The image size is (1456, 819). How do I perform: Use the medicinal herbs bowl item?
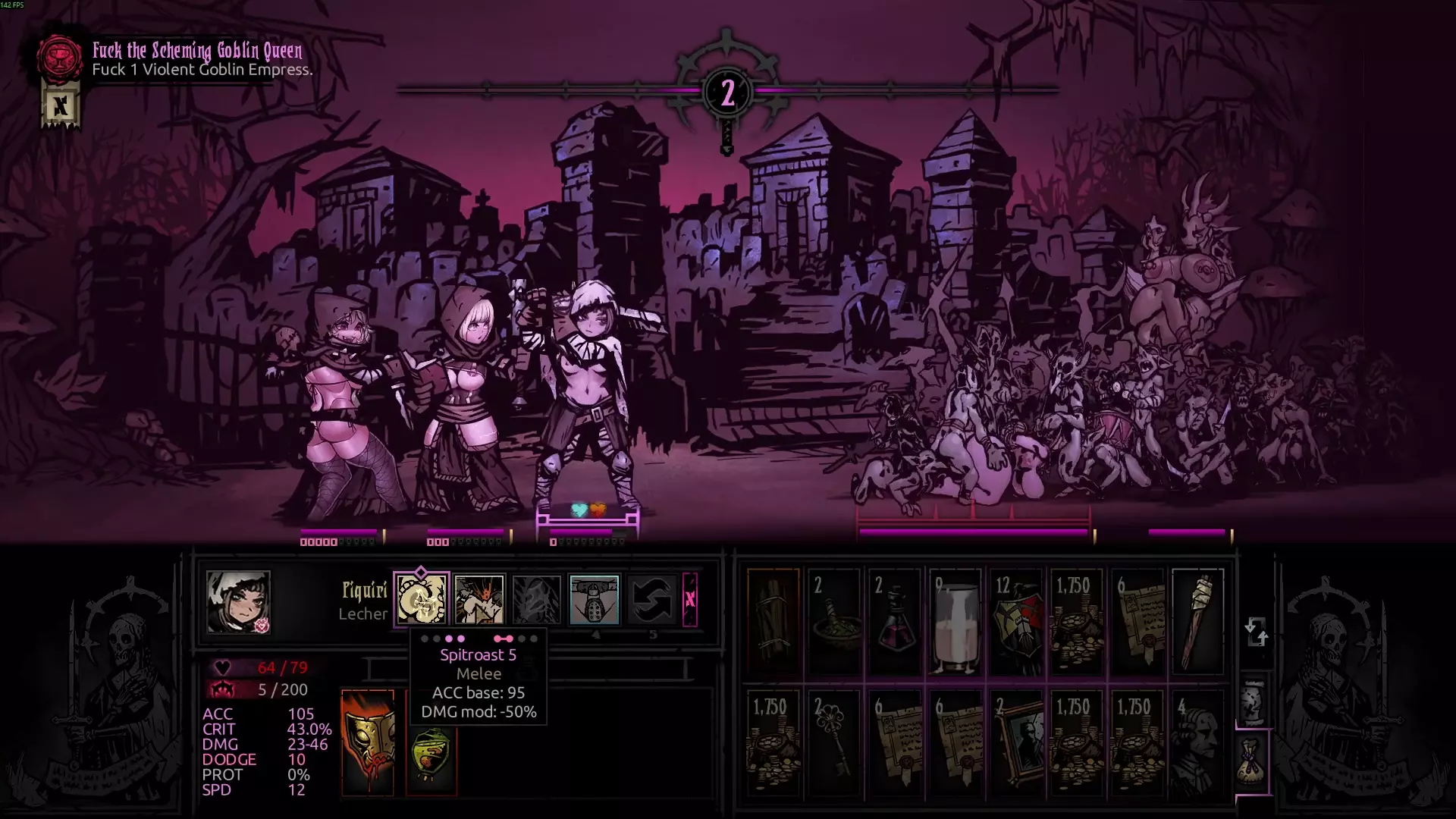coord(834,622)
